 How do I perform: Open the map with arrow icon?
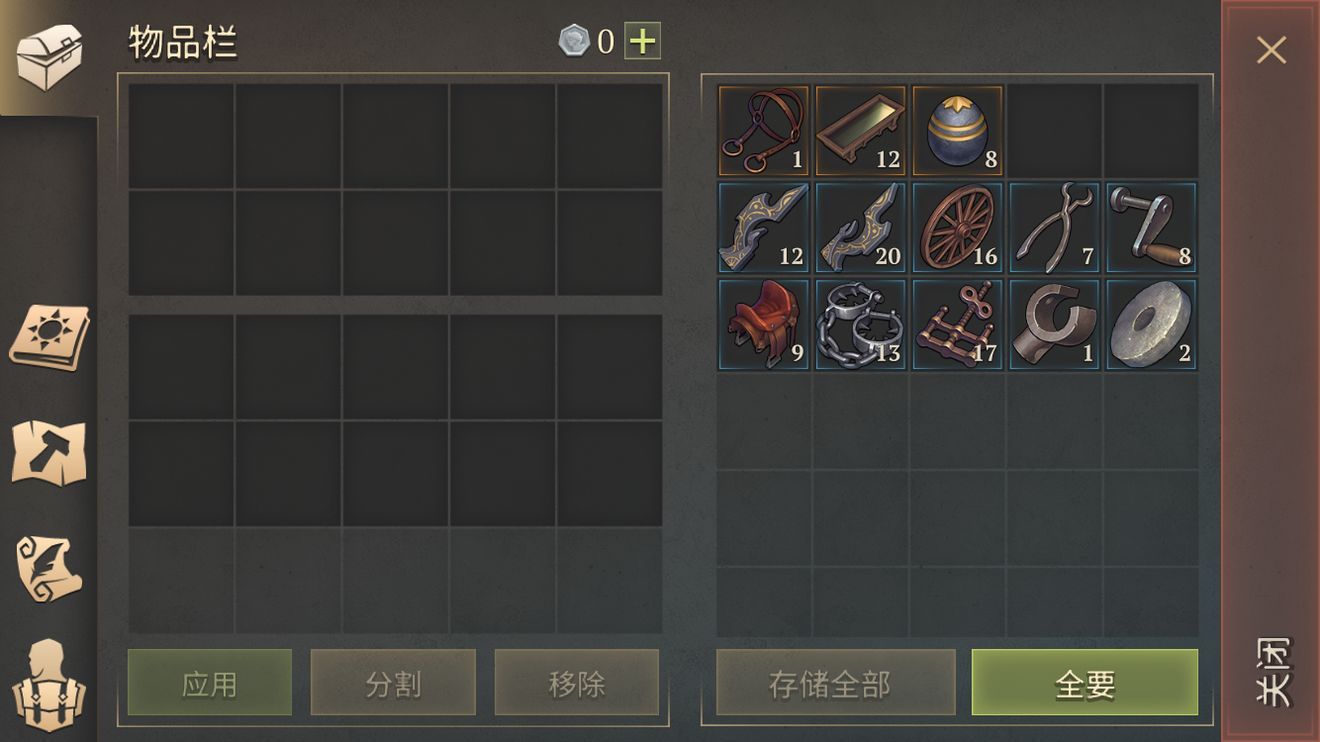point(49,453)
